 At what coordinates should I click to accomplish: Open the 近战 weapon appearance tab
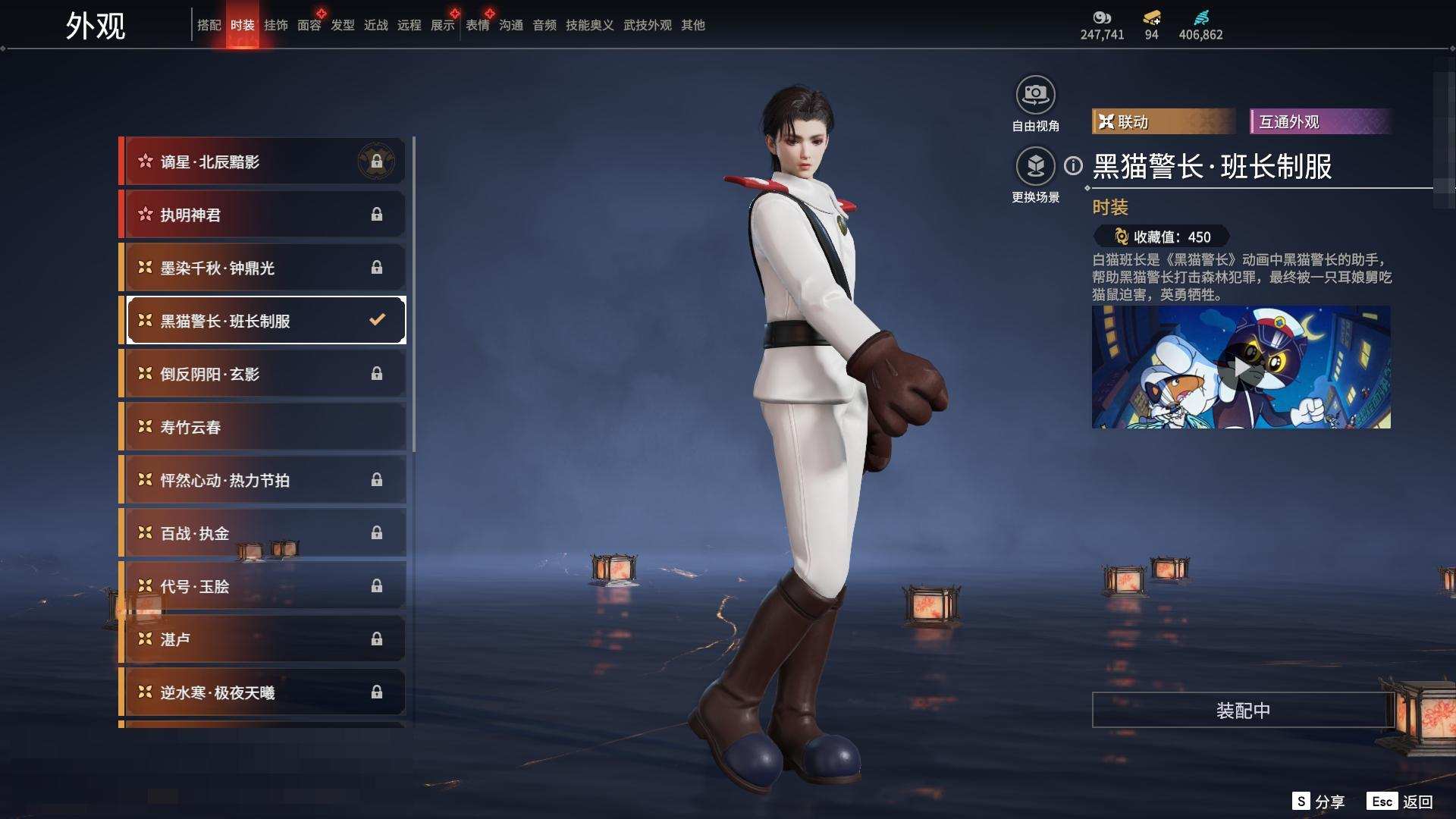(375, 25)
